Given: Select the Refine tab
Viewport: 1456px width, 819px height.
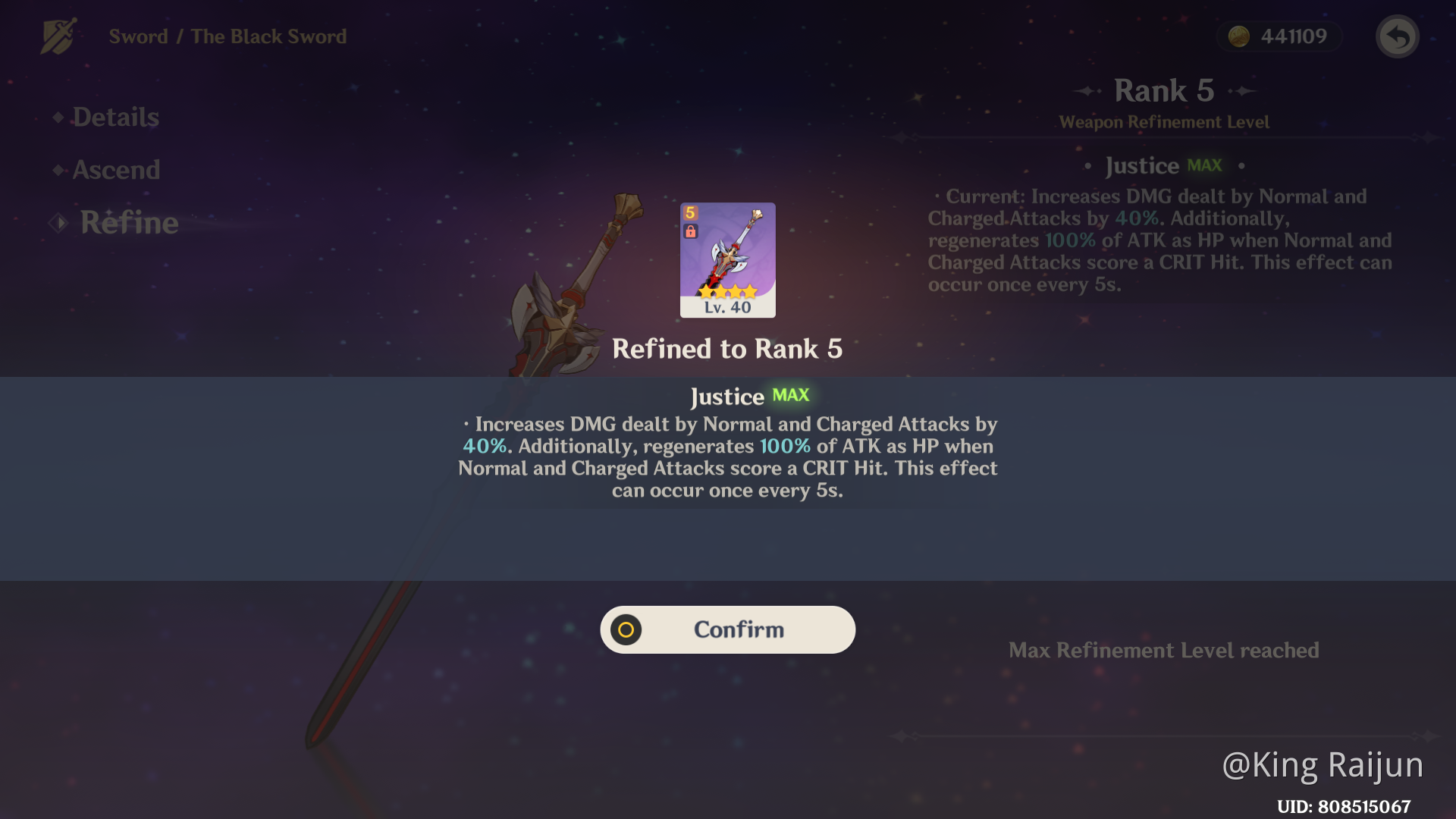Looking at the screenshot, I should pyautogui.click(x=129, y=223).
